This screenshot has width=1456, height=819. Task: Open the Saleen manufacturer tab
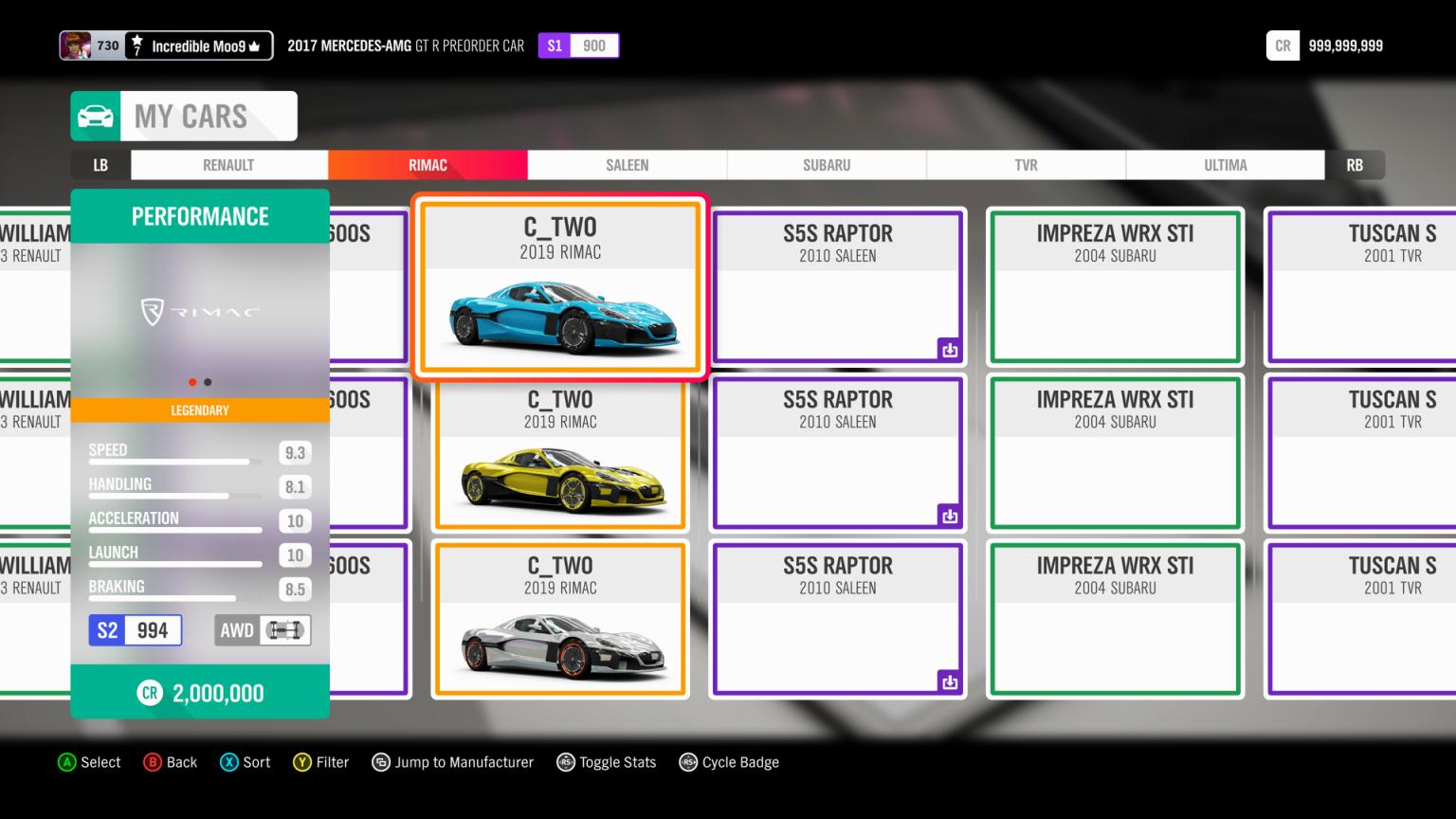627,165
